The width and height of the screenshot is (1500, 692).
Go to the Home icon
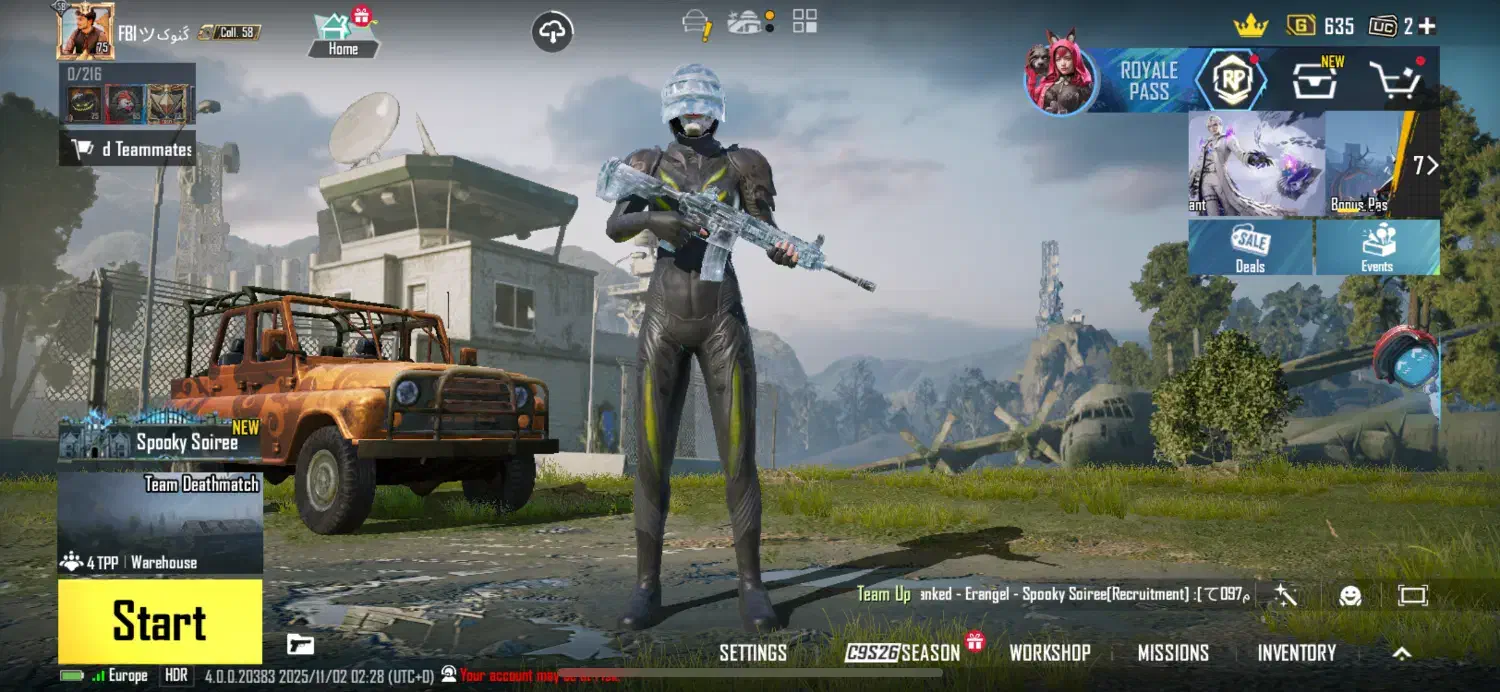[343, 35]
